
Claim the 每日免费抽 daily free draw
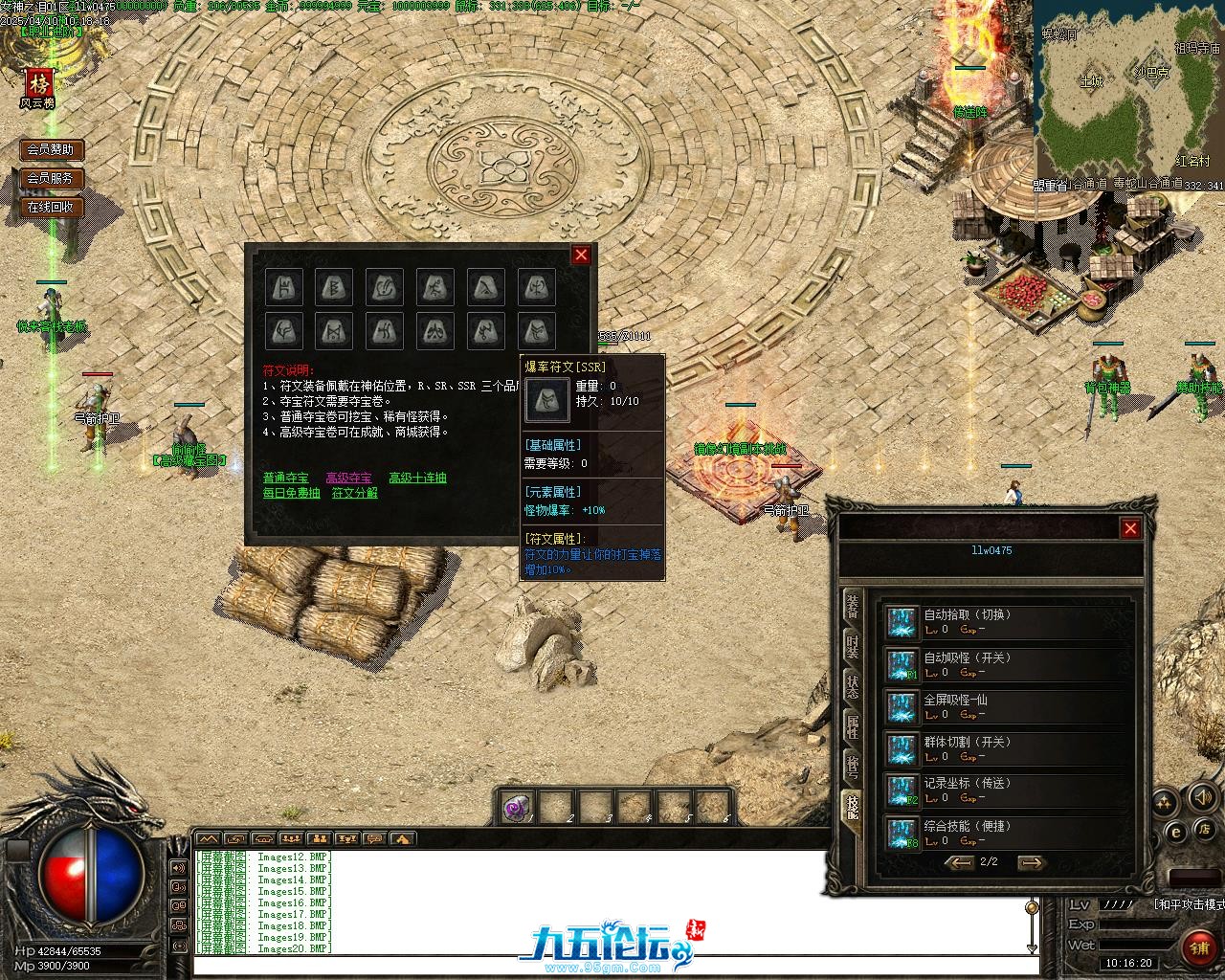[x=291, y=493]
